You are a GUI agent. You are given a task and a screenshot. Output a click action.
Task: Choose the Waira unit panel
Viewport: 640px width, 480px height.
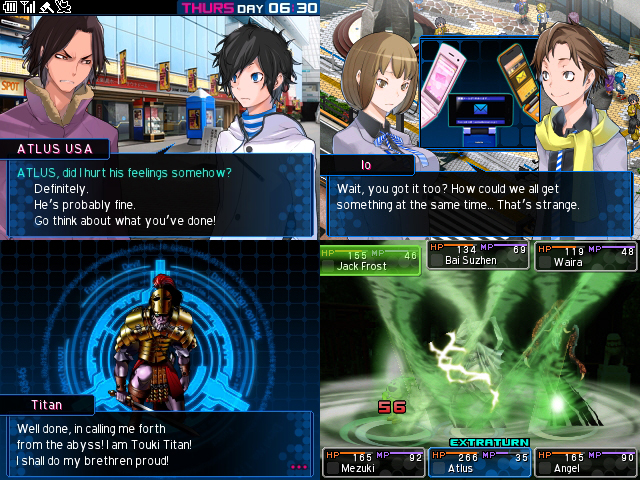[585, 255]
